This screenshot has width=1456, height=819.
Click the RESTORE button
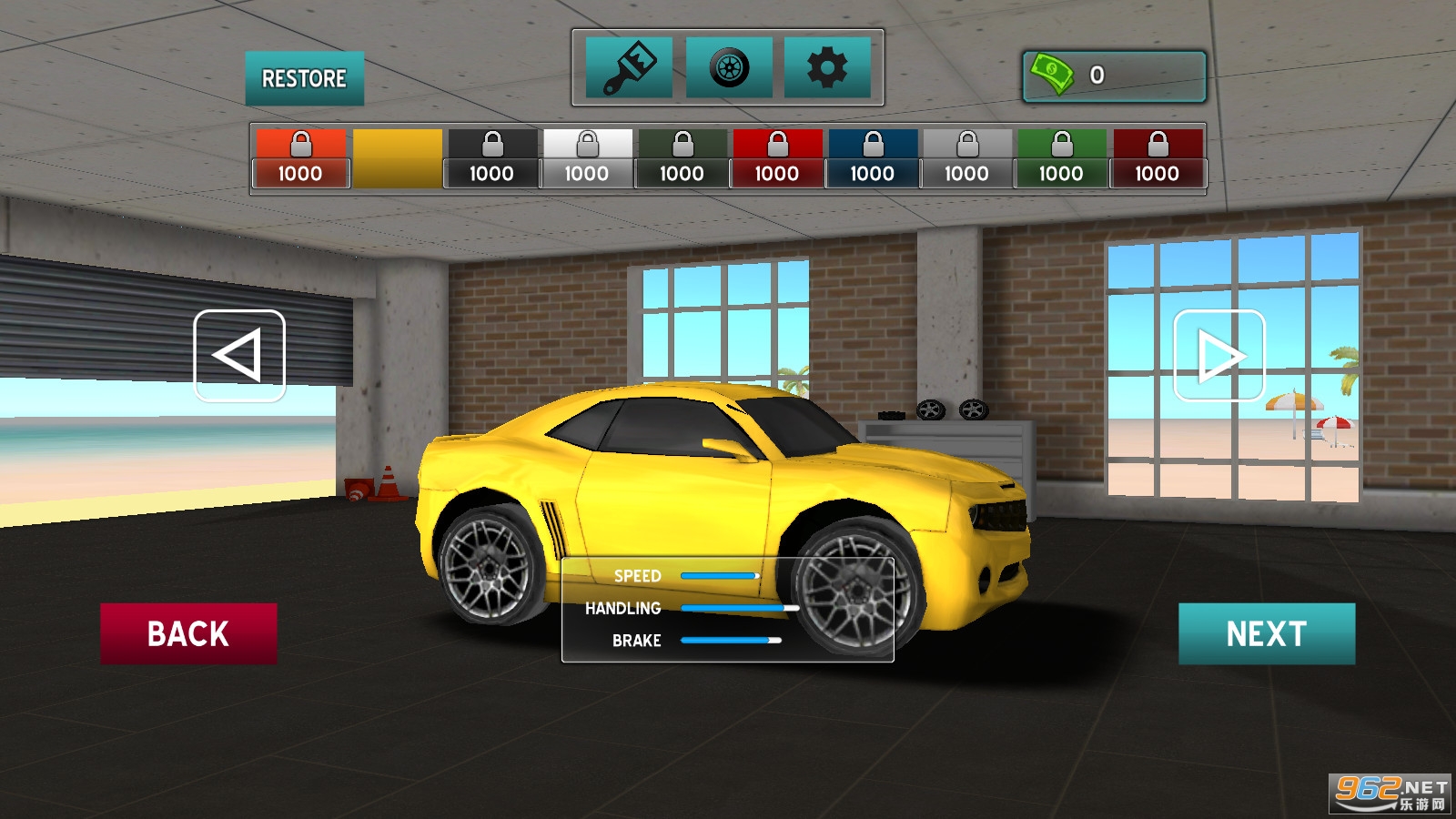tap(304, 78)
